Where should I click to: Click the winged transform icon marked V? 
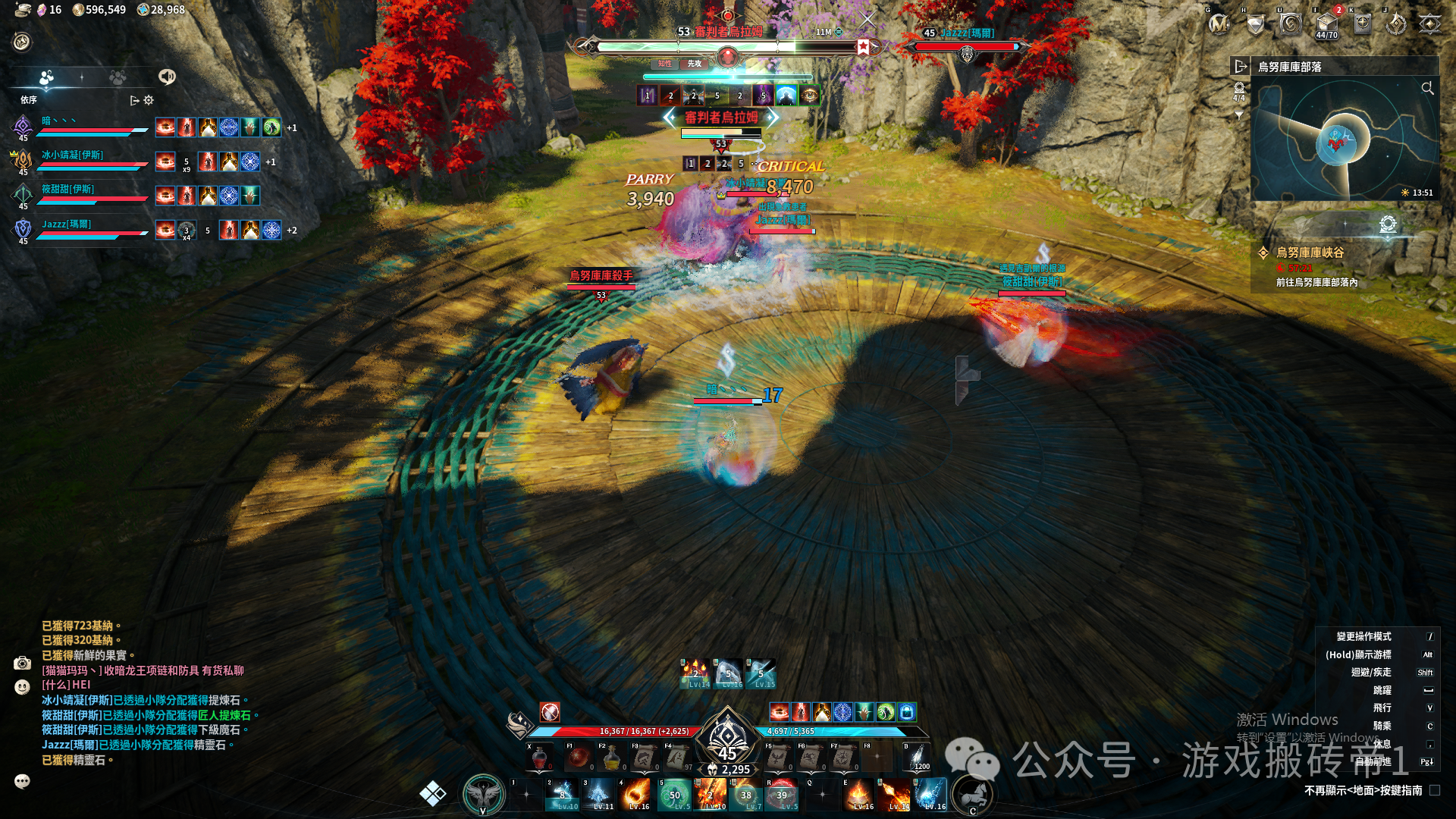(484, 794)
